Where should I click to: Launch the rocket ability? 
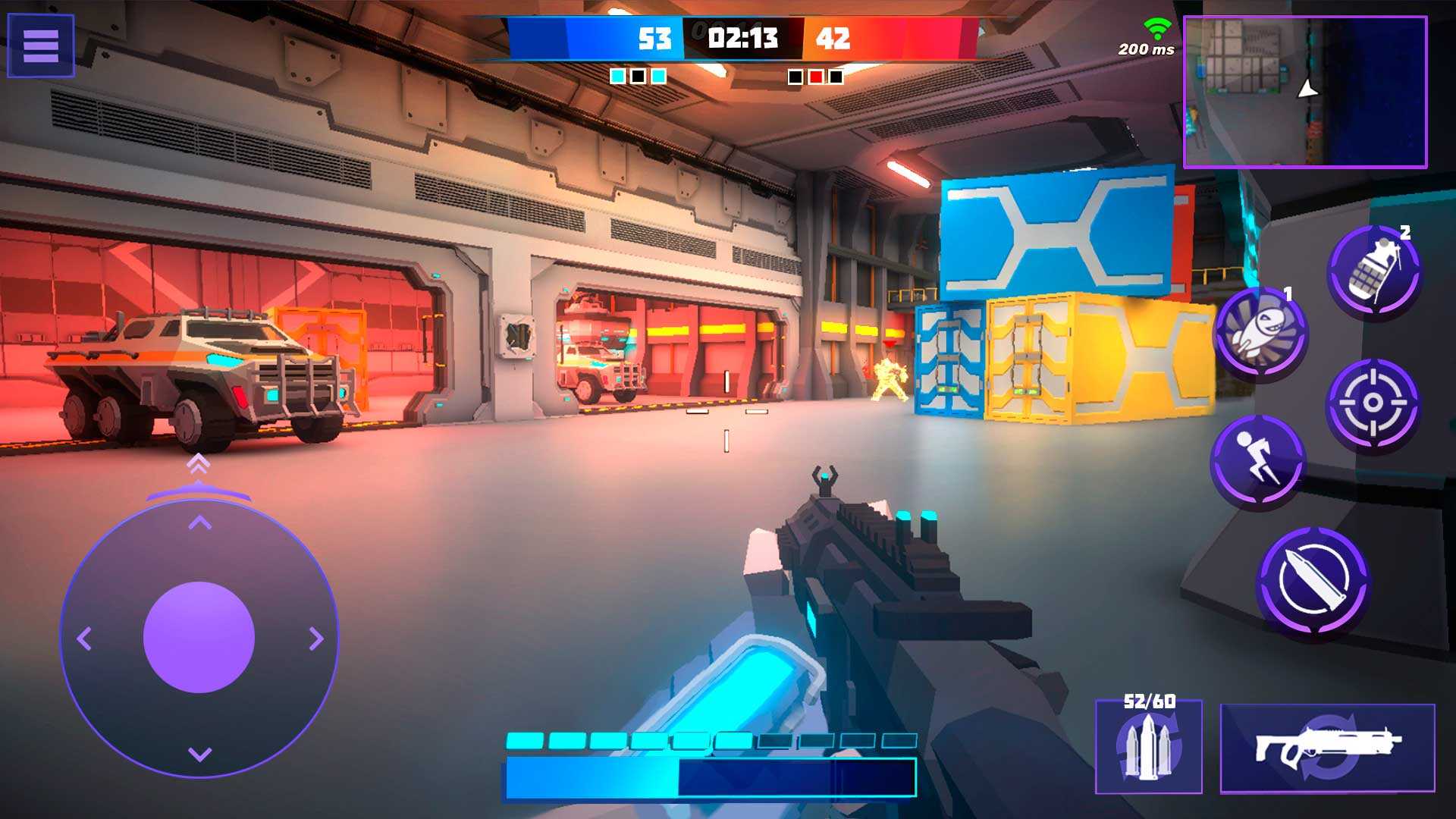coord(1260,332)
